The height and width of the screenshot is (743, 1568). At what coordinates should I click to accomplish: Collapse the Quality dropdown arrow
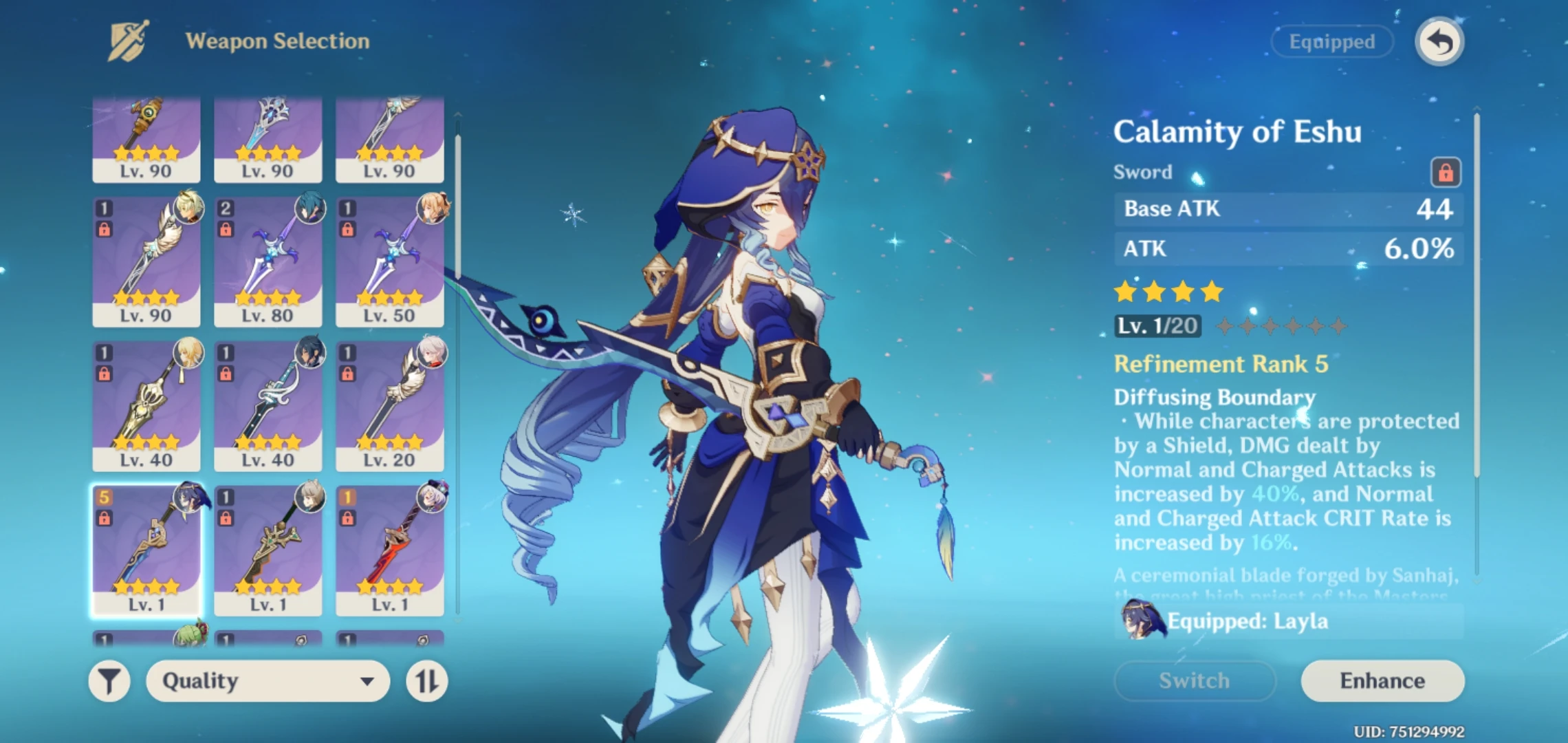[x=367, y=682]
